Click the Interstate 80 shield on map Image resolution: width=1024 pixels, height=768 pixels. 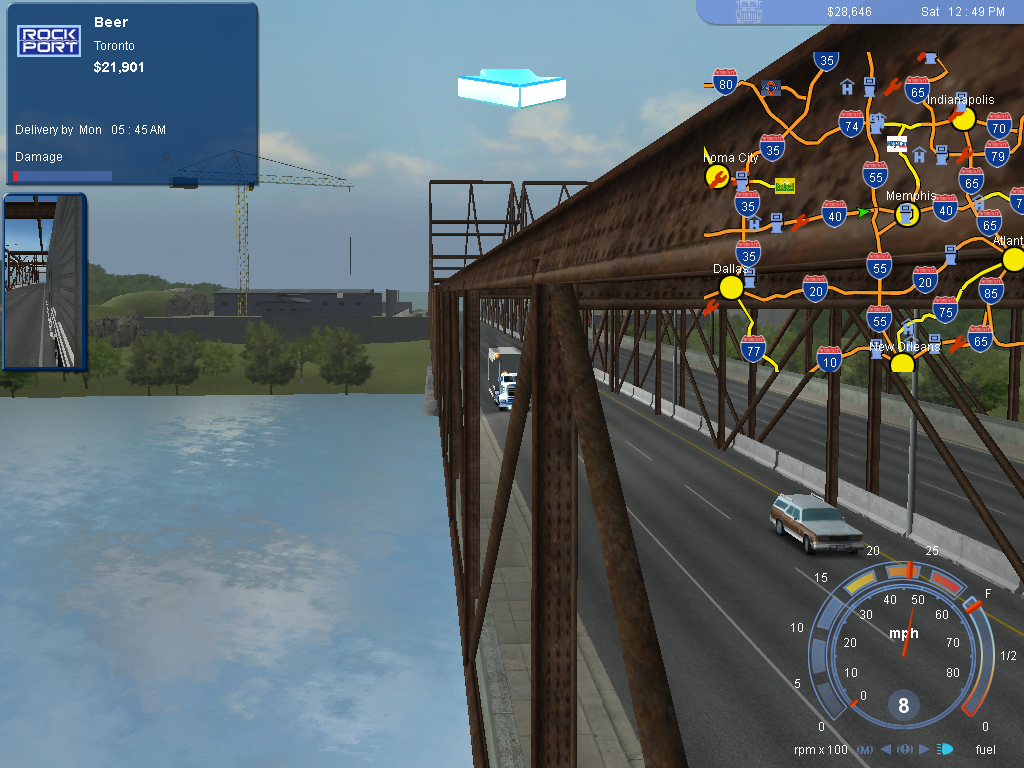point(725,81)
